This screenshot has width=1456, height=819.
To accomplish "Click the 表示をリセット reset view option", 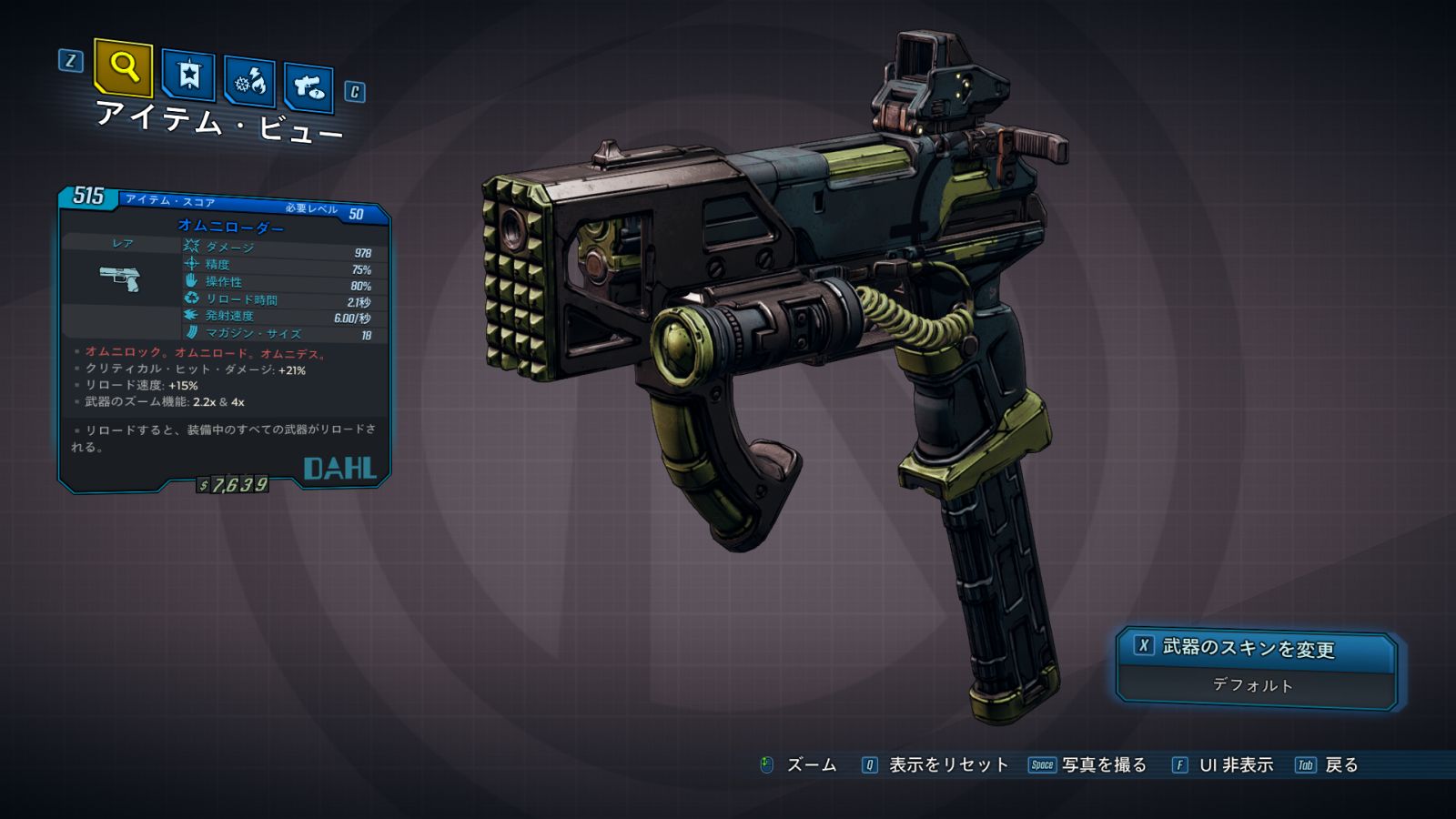I will pyautogui.click(x=947, y=765).
